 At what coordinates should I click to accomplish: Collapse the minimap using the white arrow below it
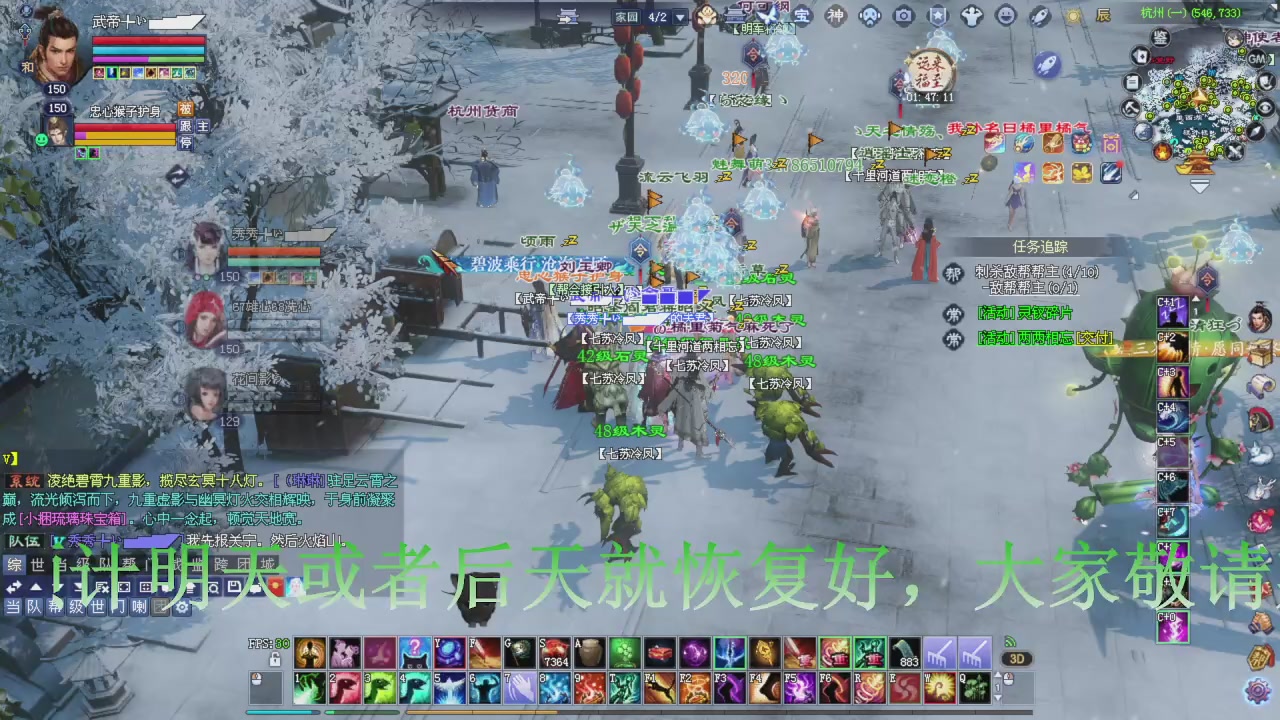pyautogui.click(x=1199, y=185)
